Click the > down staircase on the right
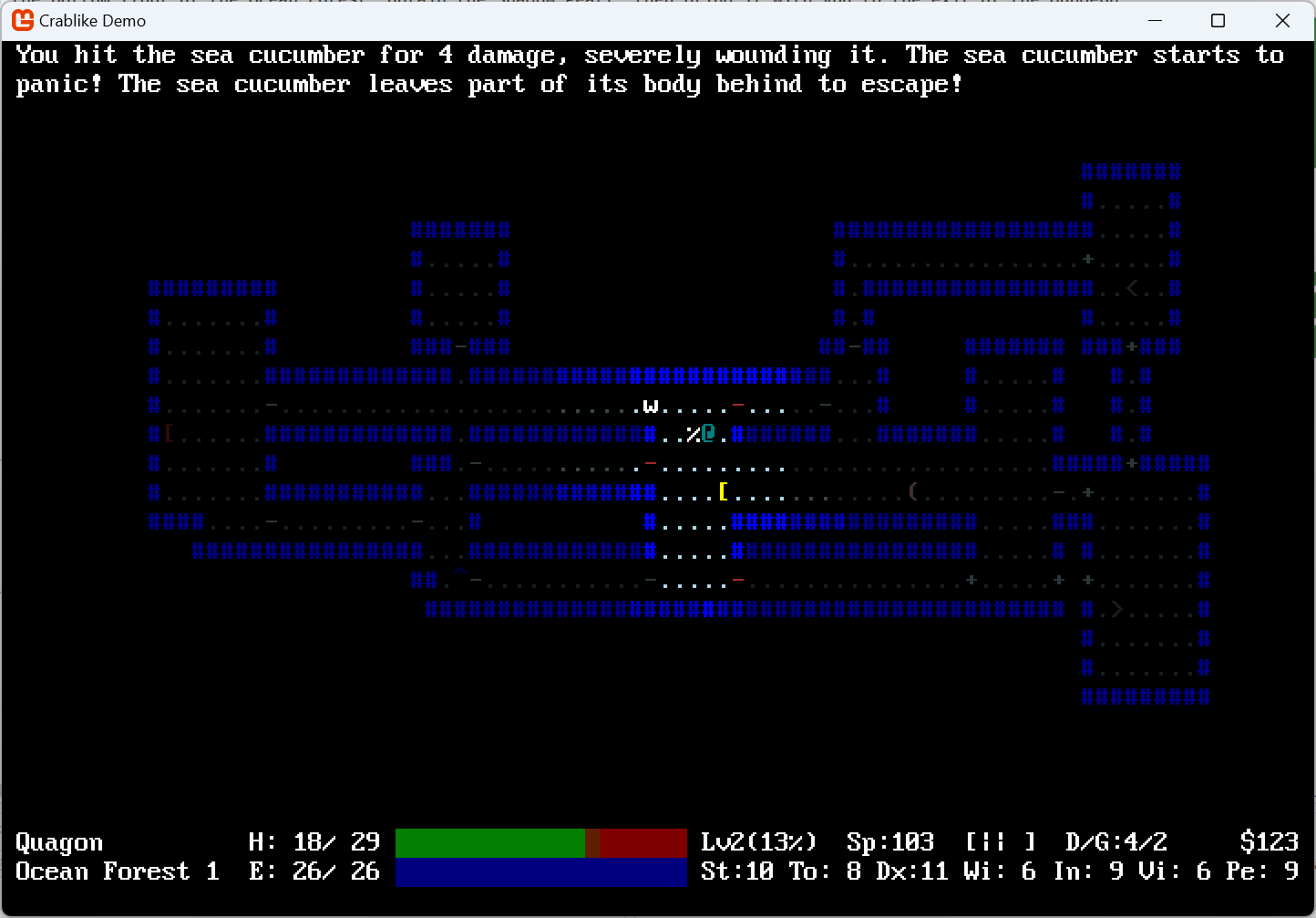This screenshot has height=918, width=1316. point(1117,609)
